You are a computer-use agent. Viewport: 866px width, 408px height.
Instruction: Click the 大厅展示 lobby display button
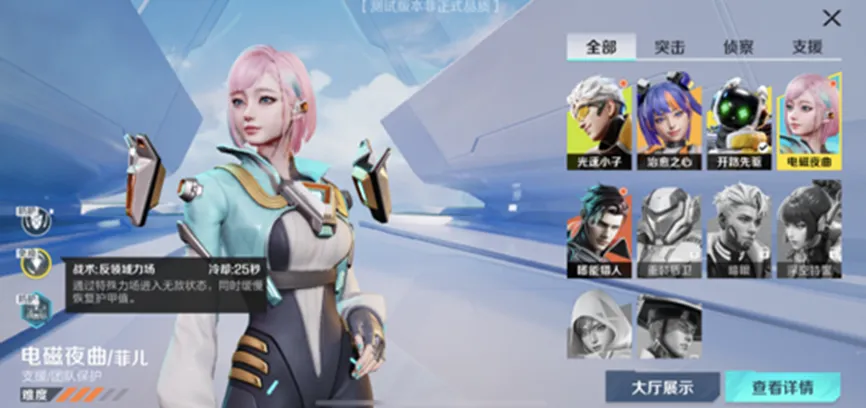tap(662, 387)
